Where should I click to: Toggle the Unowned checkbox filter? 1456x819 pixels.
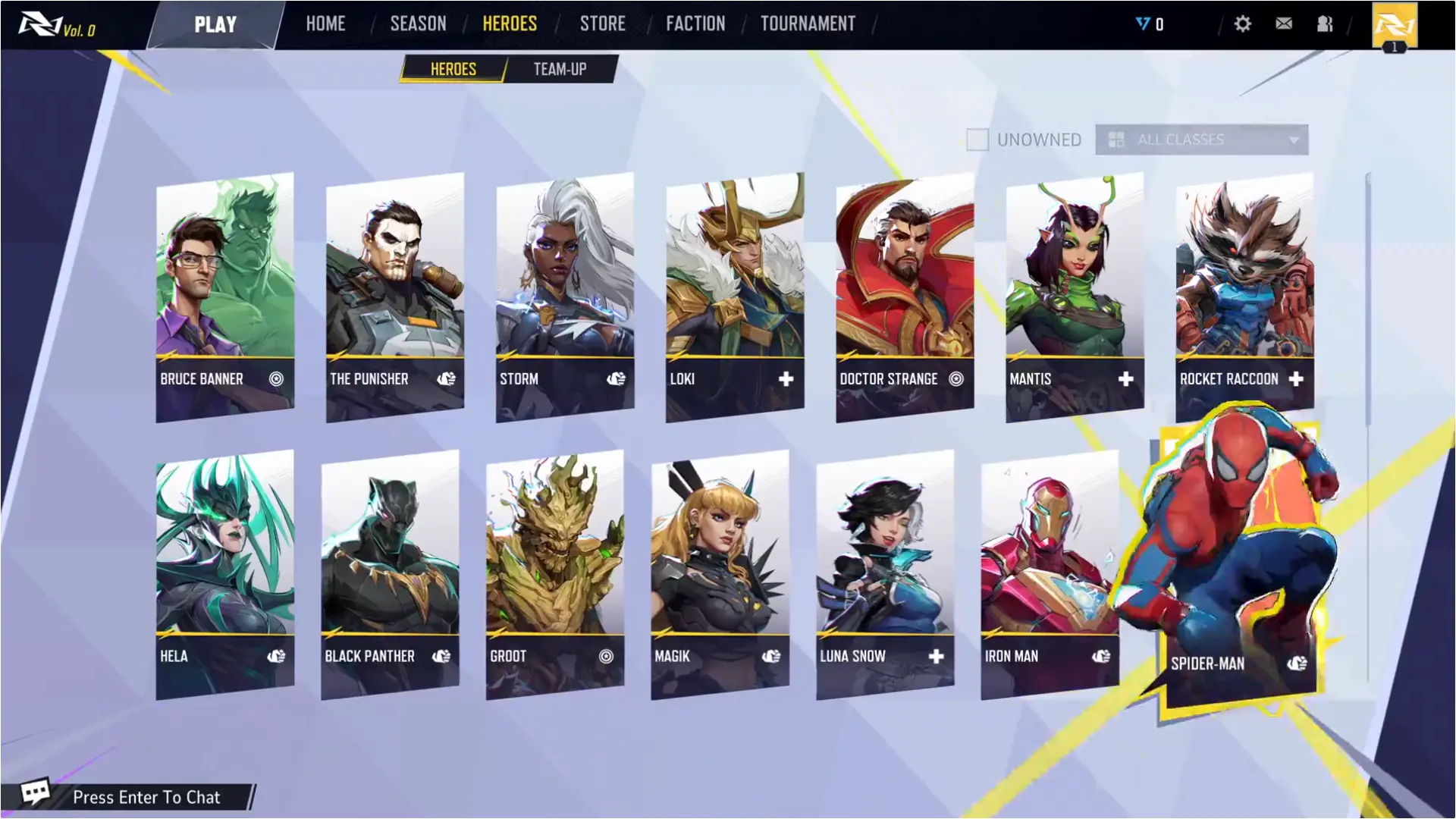977,140
